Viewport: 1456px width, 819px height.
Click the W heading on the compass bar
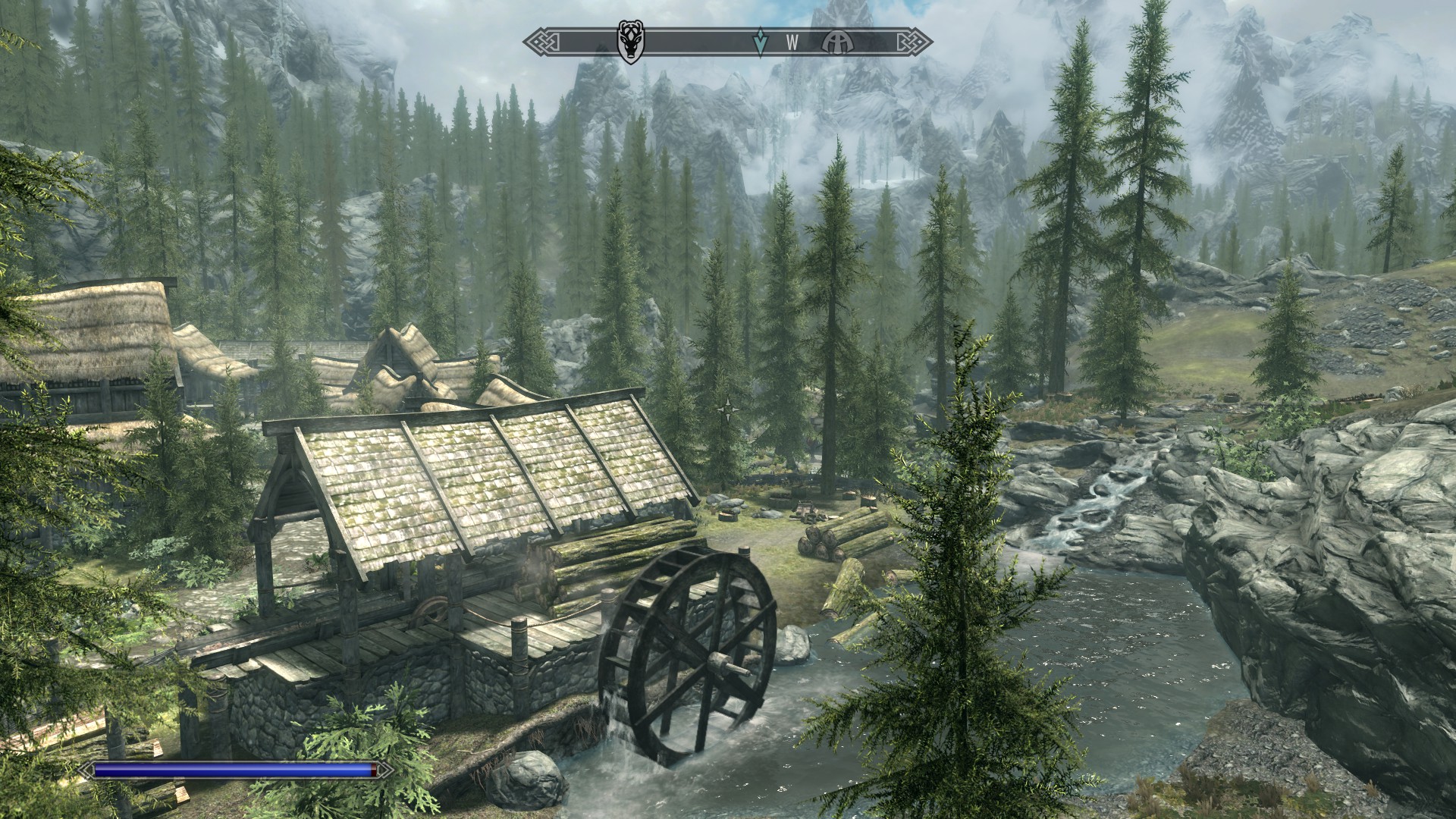792,43
